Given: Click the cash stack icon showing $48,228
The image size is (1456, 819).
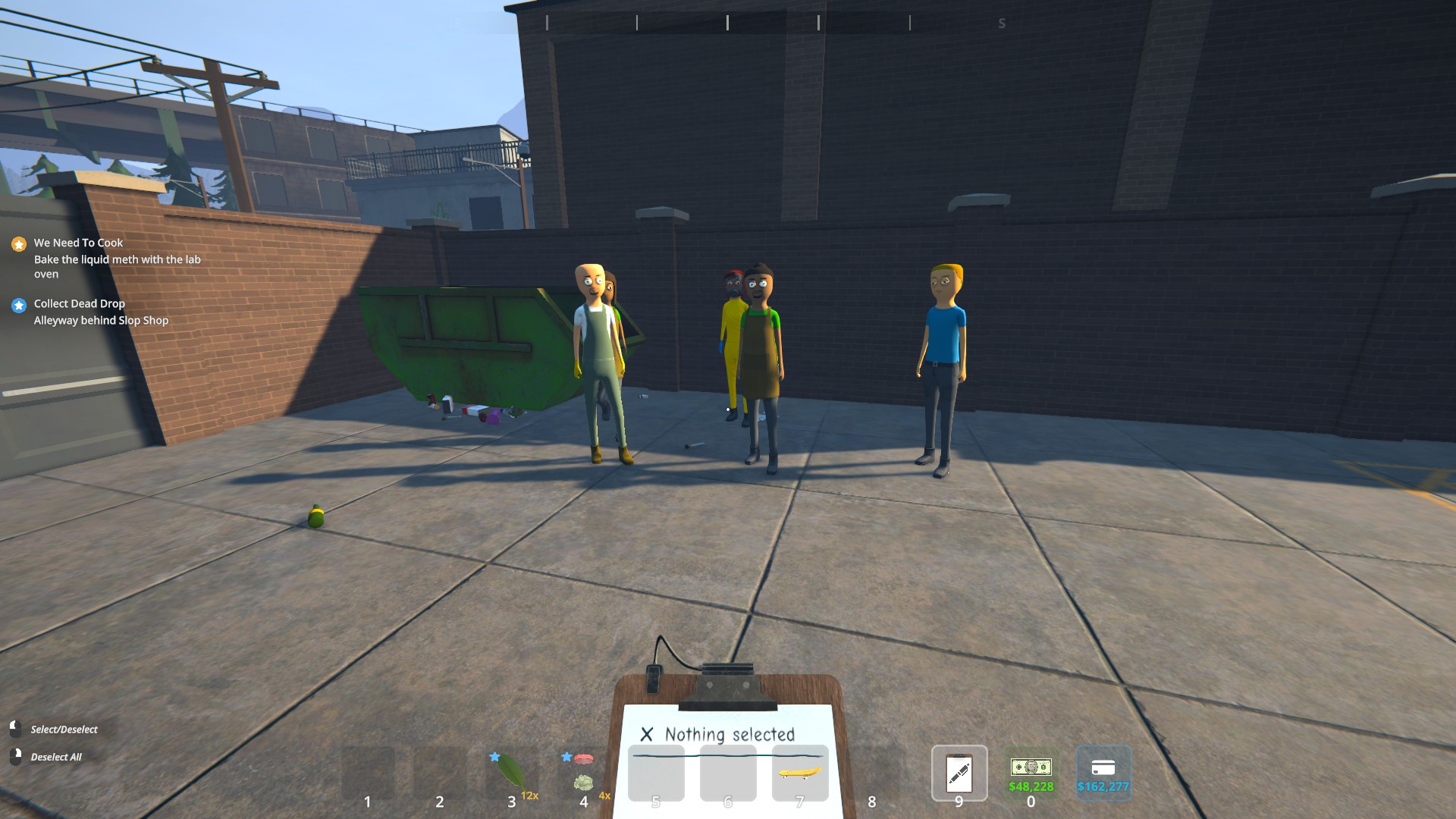Looking at the screenshot, I should 1031,767.
